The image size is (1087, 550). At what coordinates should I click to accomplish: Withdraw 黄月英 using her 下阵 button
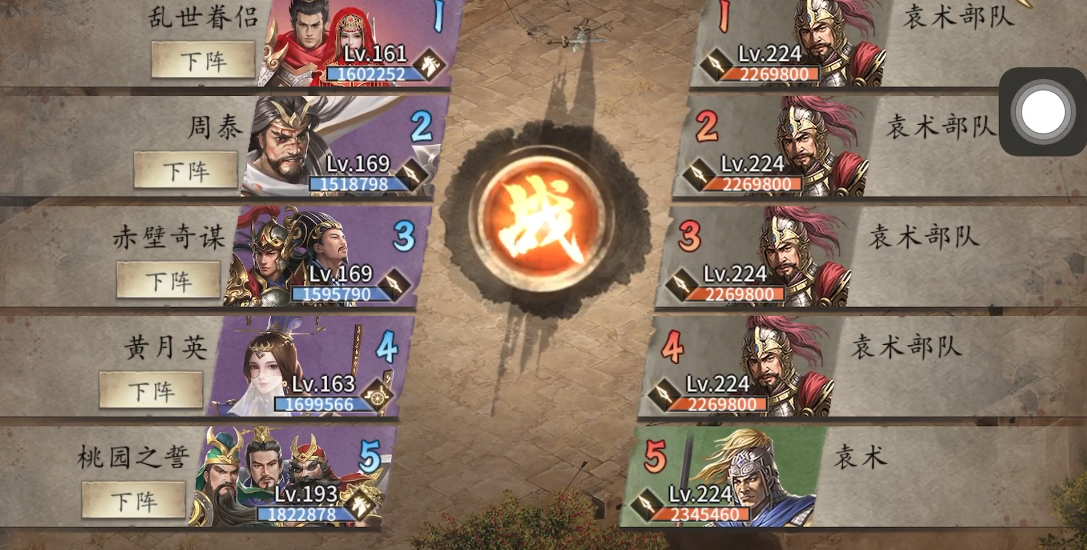151,389
